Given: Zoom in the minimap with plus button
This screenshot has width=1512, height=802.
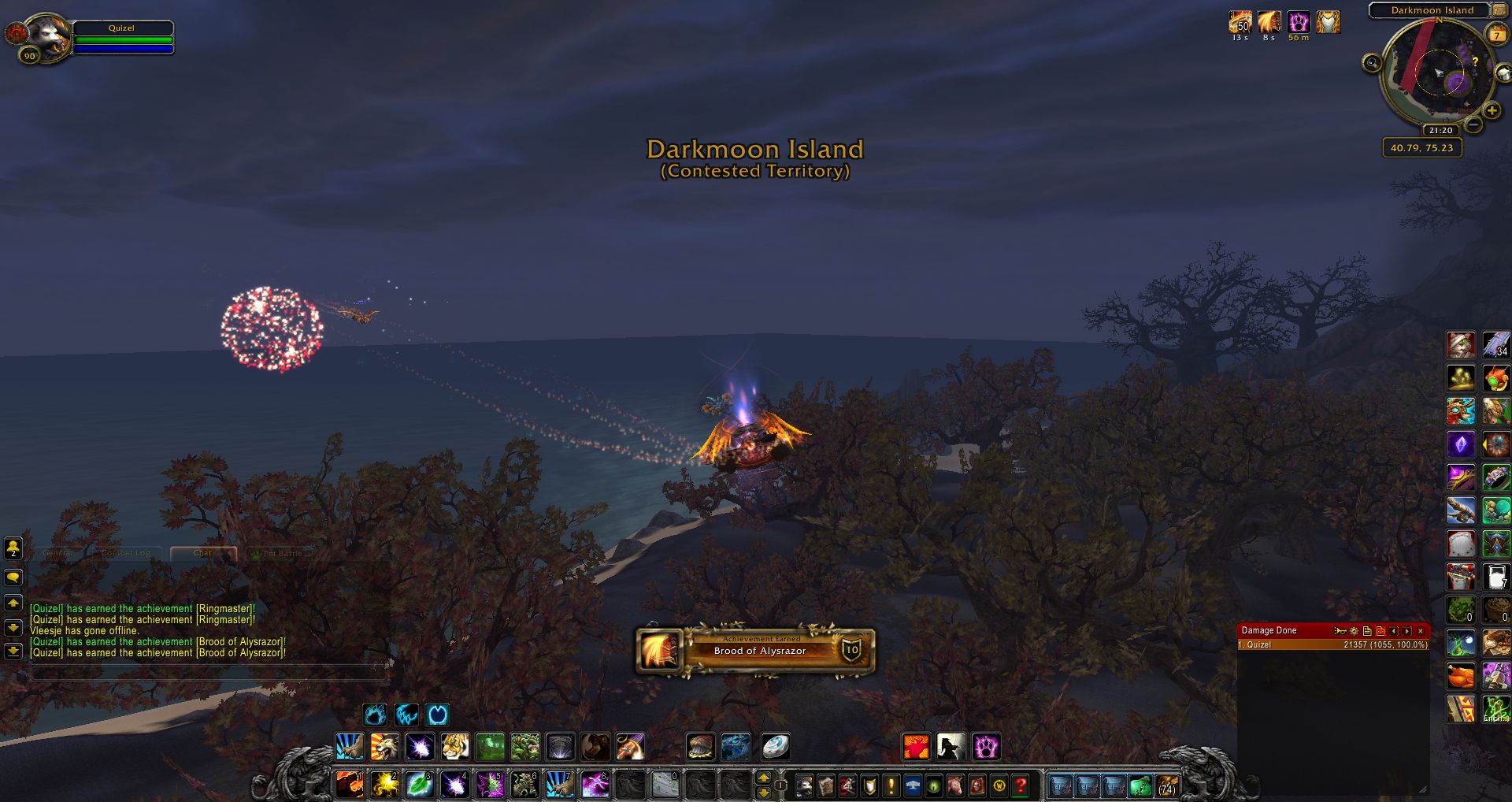Looking at the screenshot, I should pos(1492,110).
